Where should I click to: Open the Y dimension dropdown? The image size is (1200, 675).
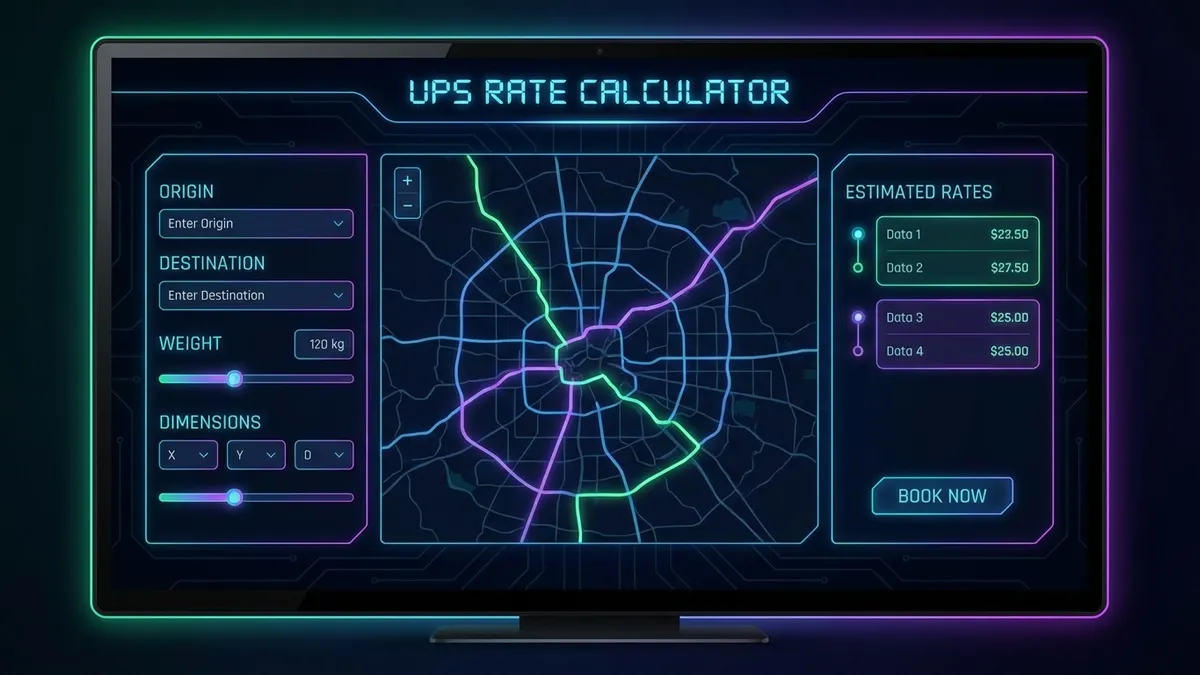(256, 455)
